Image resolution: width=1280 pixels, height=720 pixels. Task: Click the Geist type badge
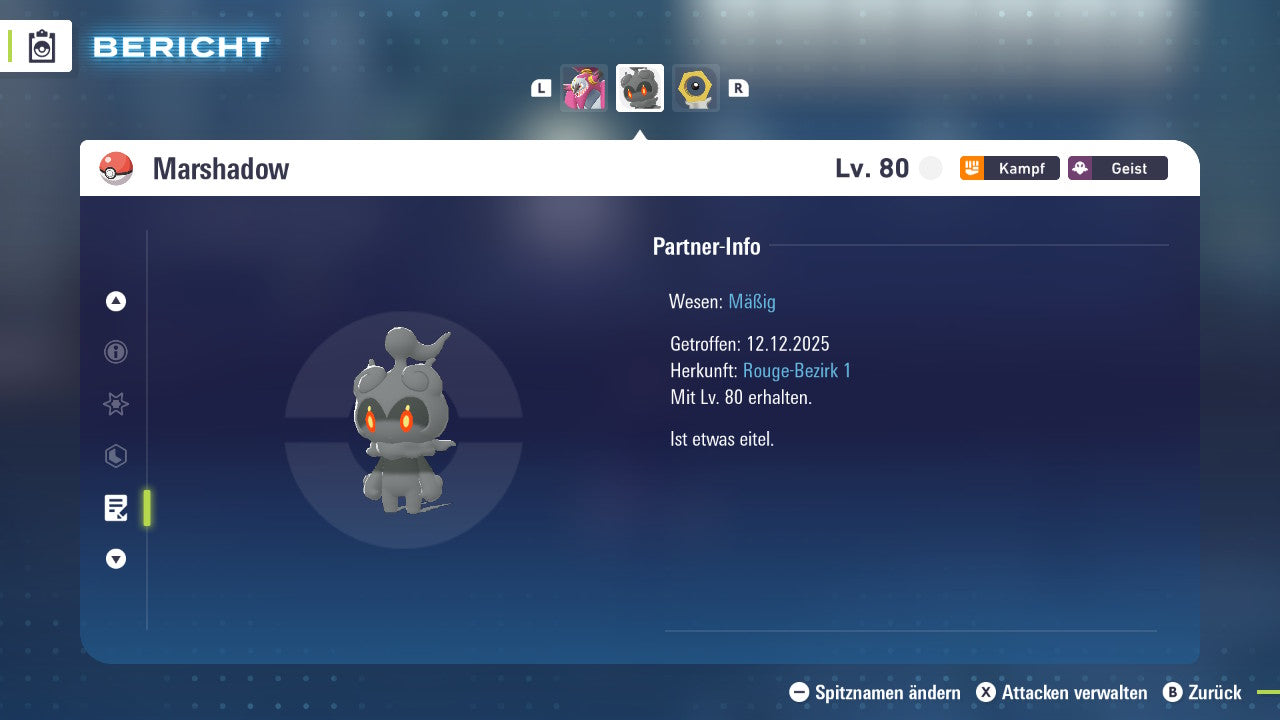[1117, 168]
